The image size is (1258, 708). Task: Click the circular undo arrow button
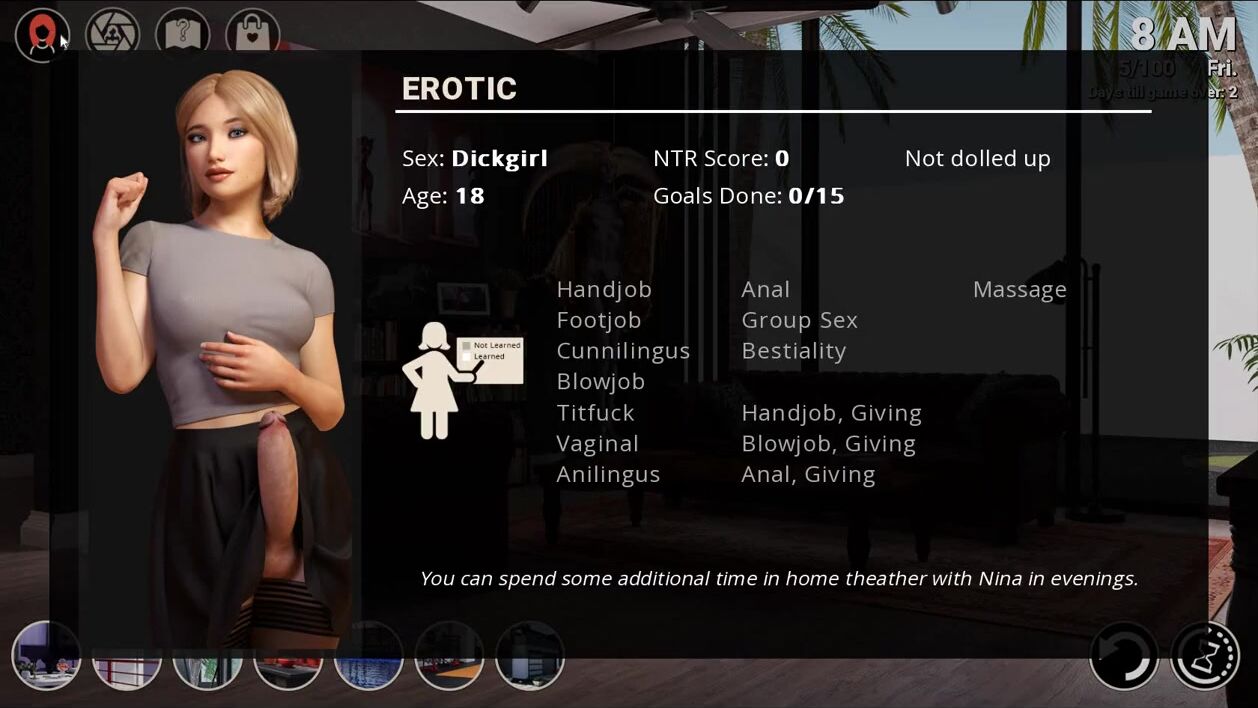1124,656
